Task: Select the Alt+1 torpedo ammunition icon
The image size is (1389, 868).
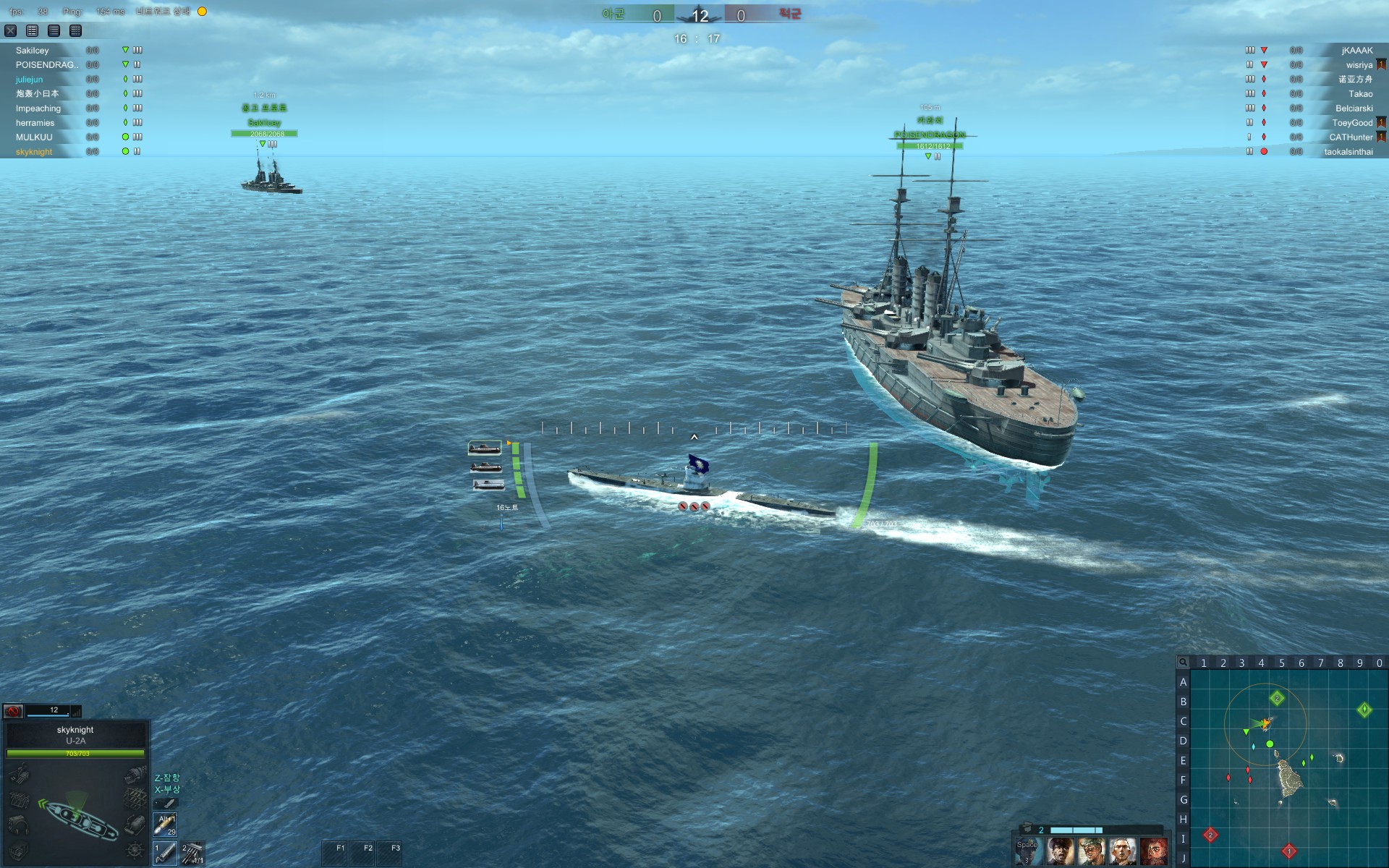Action: coord(165,825)
